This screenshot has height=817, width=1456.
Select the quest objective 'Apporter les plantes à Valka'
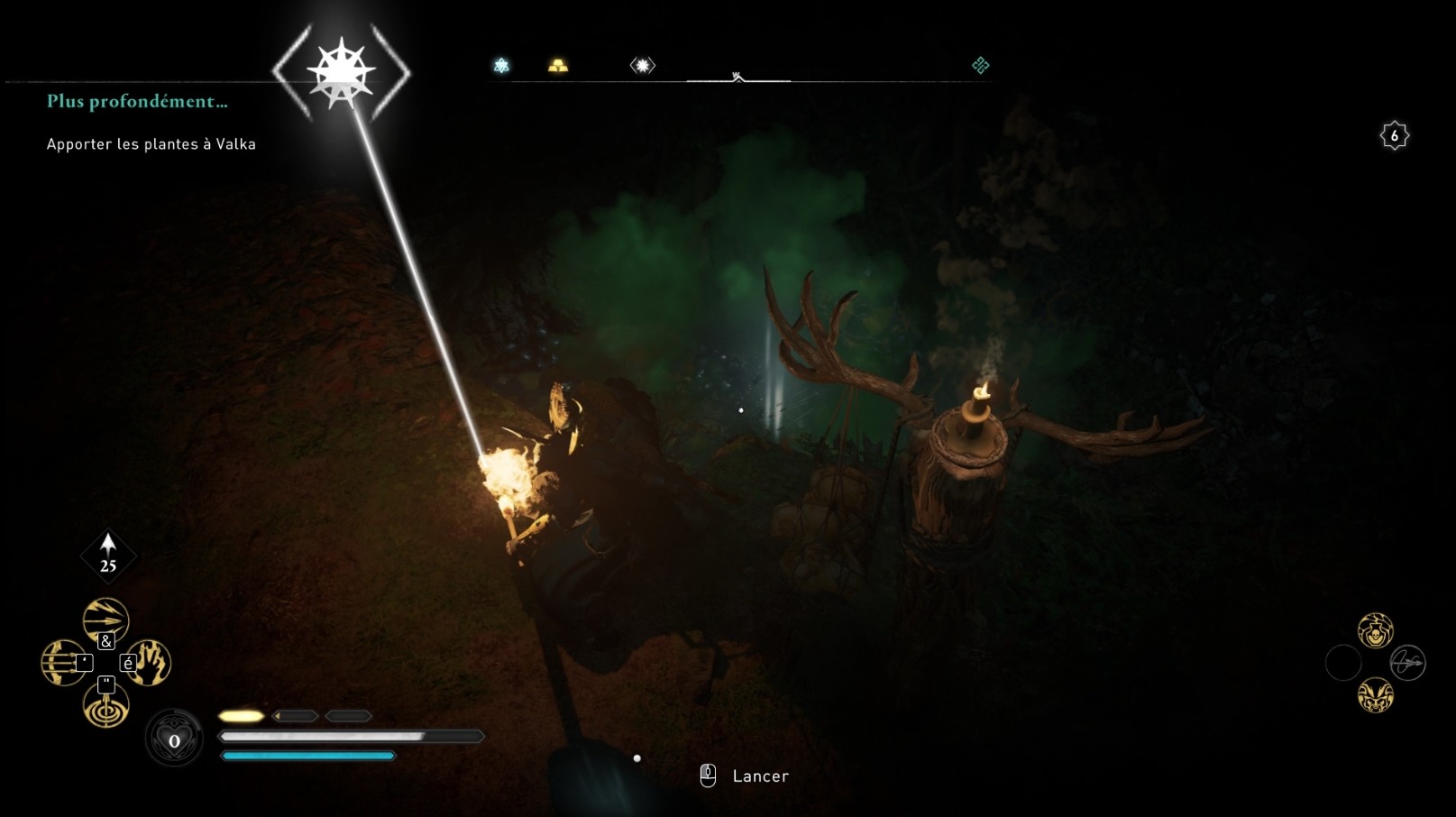[151, 144]
